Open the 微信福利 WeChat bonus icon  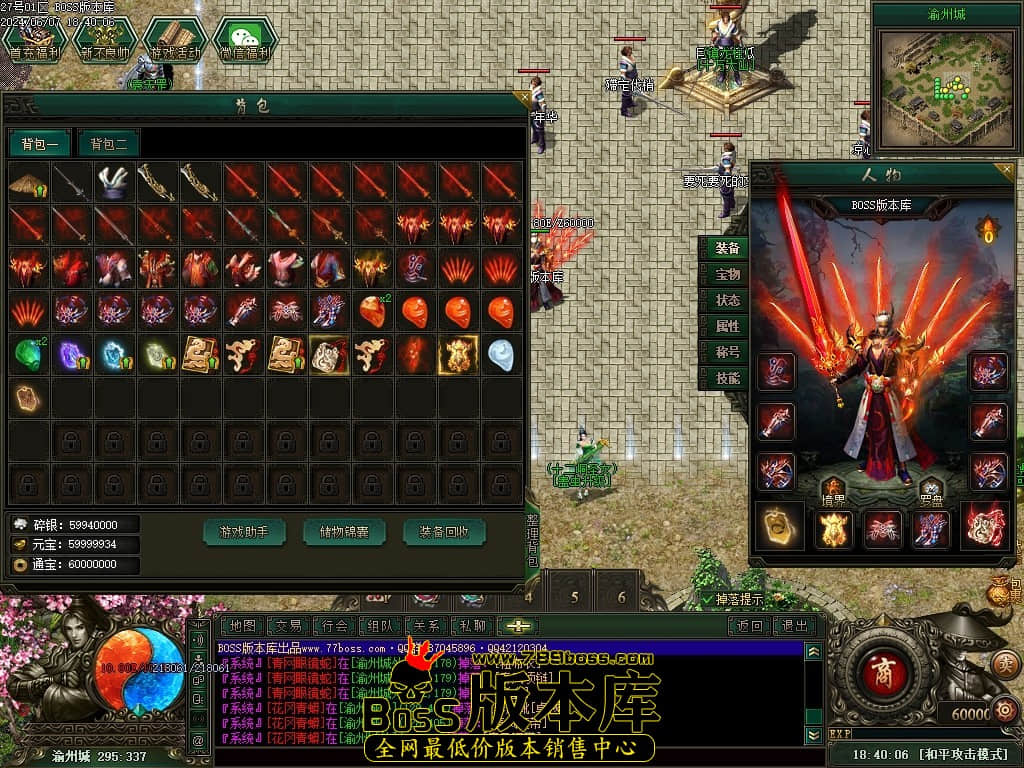tap(245, 39)
